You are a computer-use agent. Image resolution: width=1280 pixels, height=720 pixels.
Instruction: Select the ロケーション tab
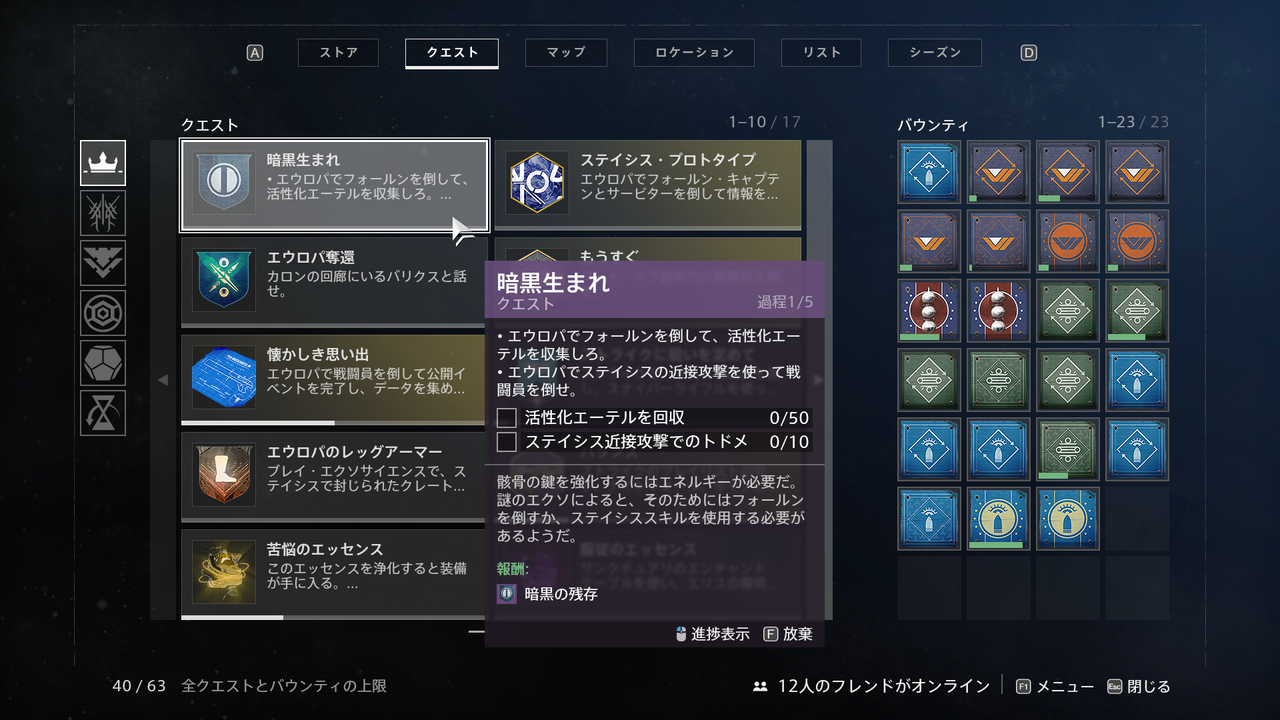694,53
